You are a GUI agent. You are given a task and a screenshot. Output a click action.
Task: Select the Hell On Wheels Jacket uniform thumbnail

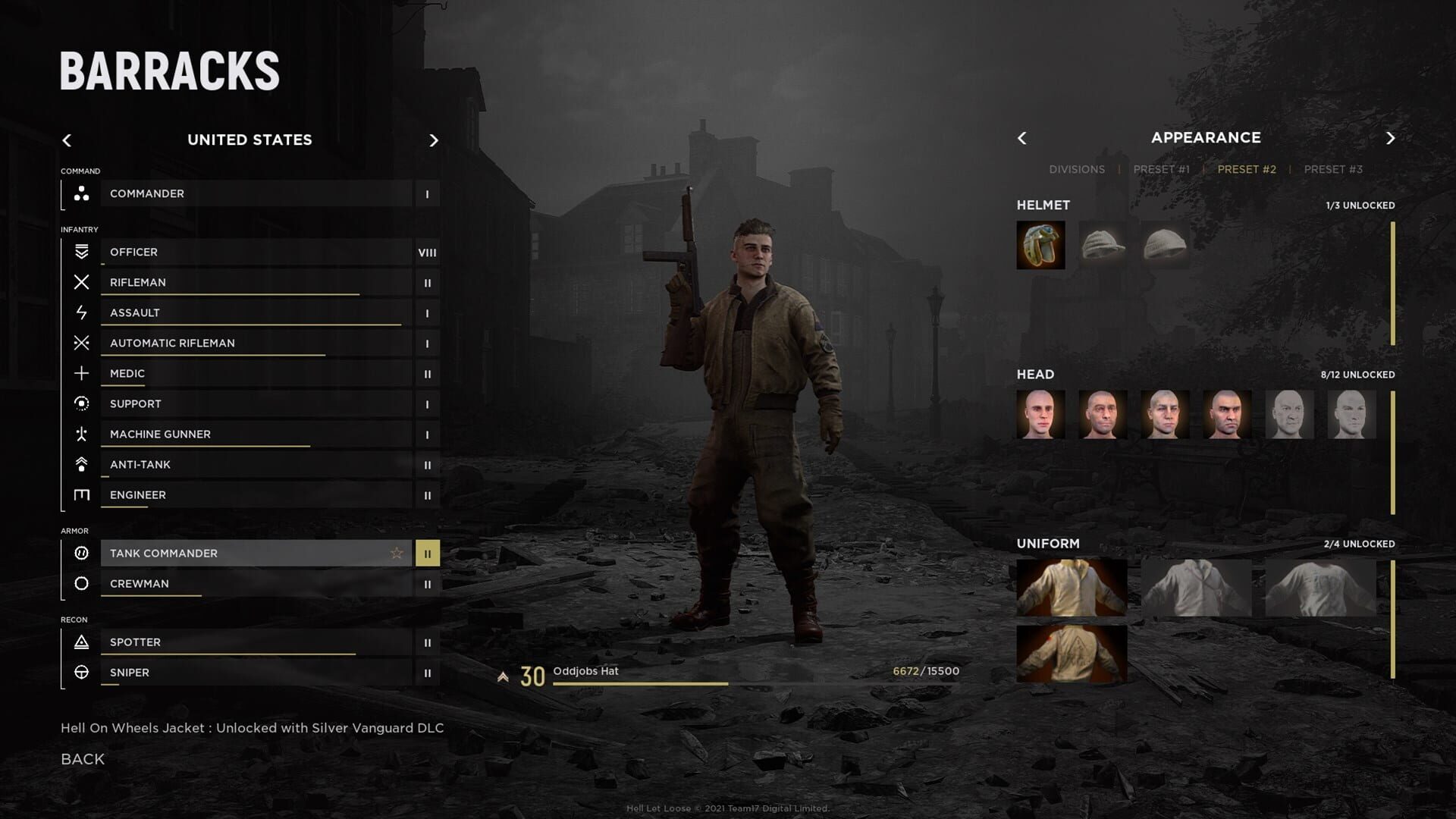[1072, 588]
